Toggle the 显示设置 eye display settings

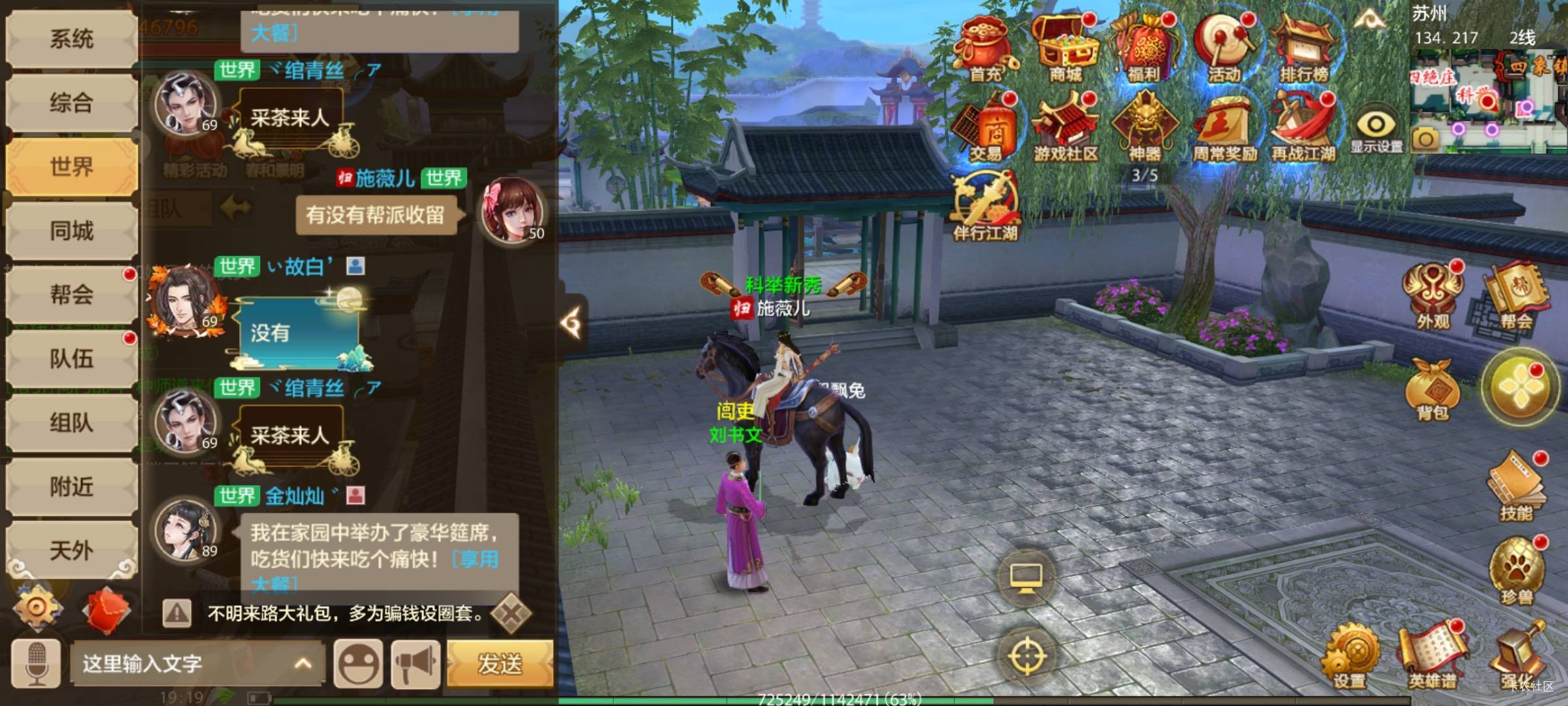(x=1376, y=131)
